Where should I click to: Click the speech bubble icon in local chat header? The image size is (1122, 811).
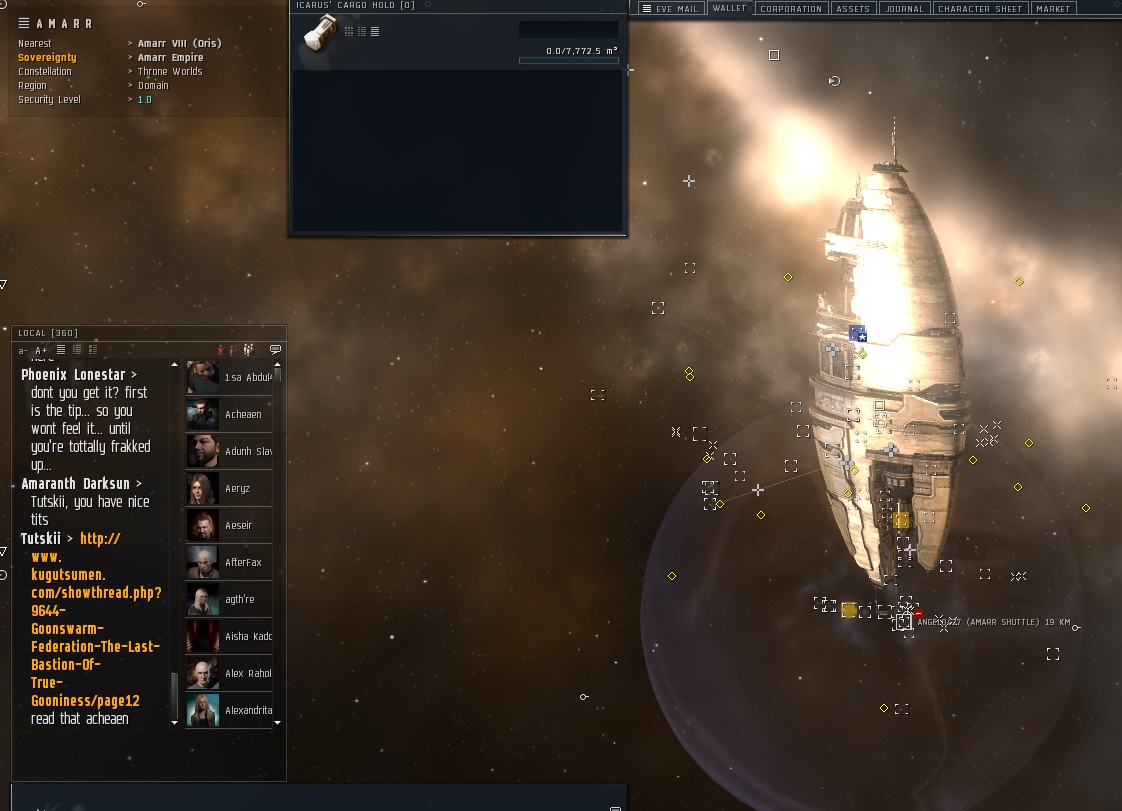(x=275, y=350)
